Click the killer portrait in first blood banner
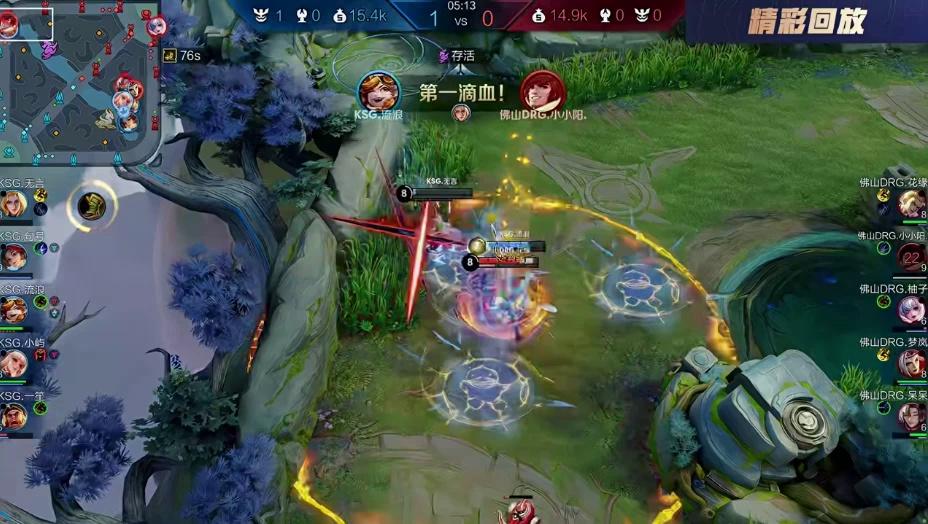Image resolution: width=928 pixels, height=524 pixels. point(379,92)
